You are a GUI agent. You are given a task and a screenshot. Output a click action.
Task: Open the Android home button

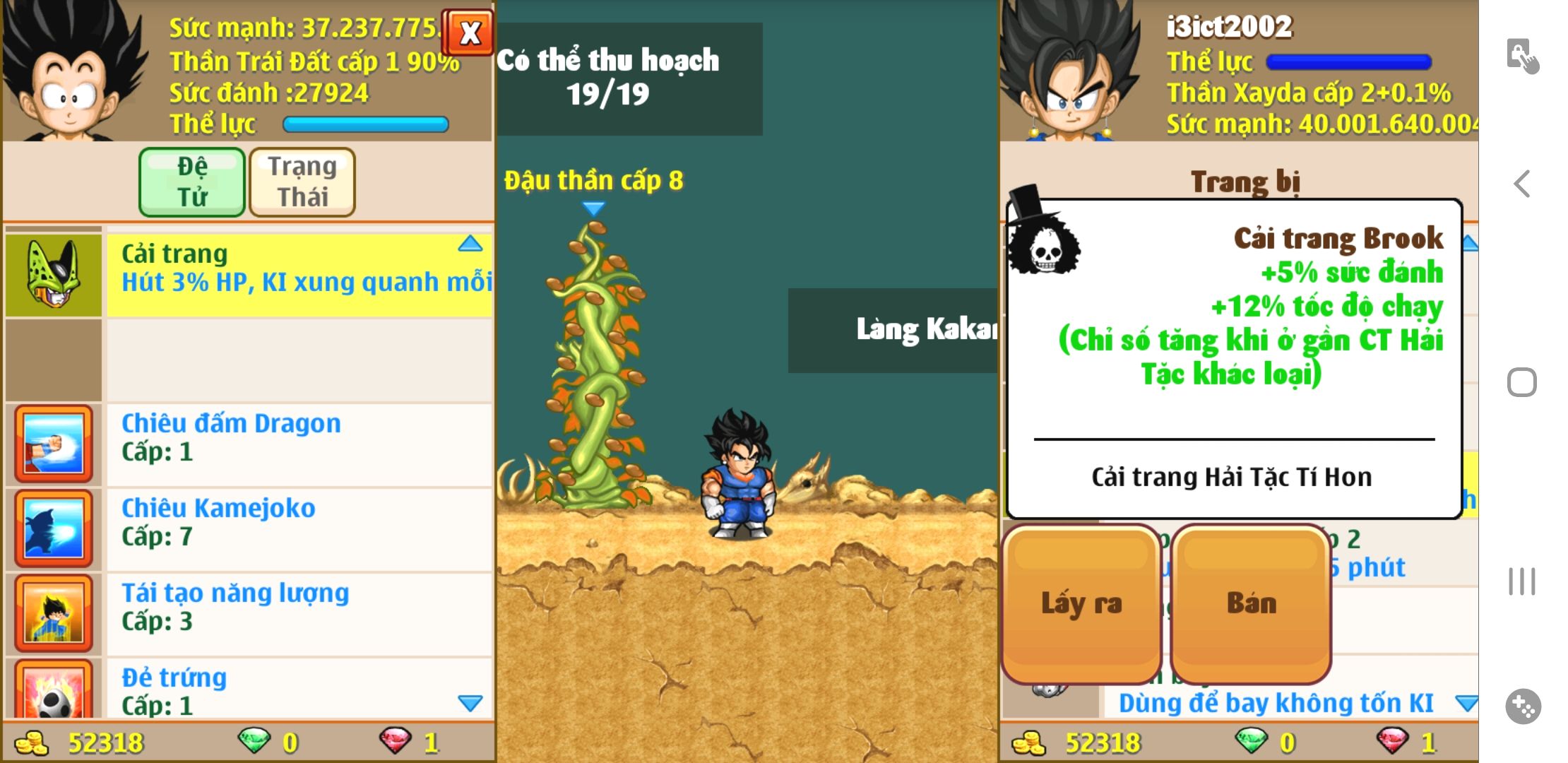coord(1522,382)
